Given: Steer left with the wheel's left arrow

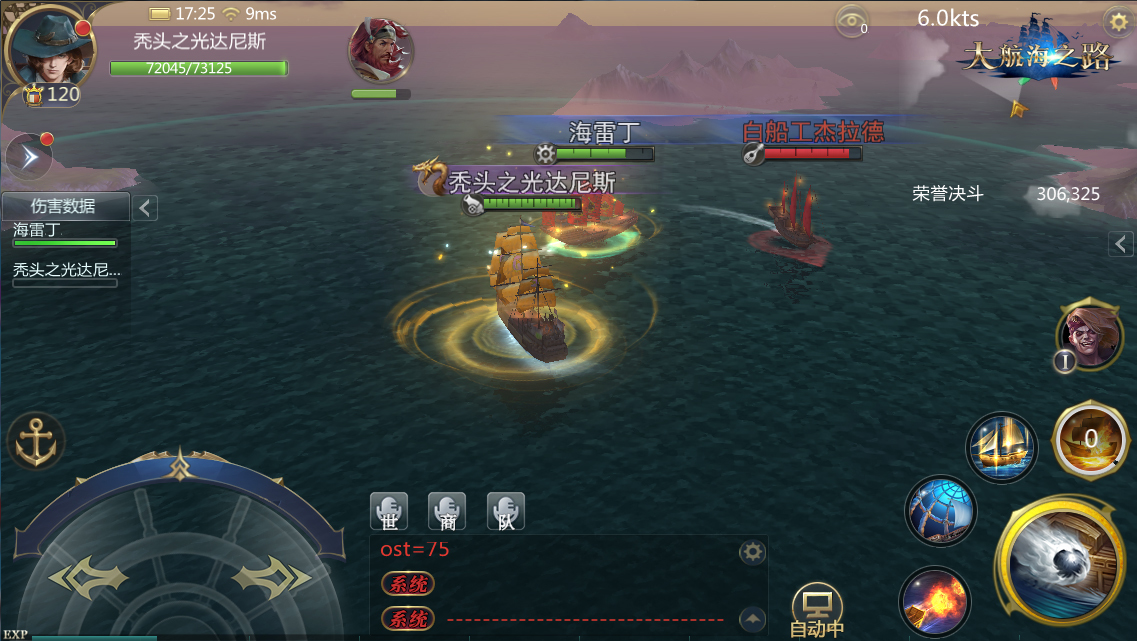Looking at the screenshot, I should tap(90, 577).
